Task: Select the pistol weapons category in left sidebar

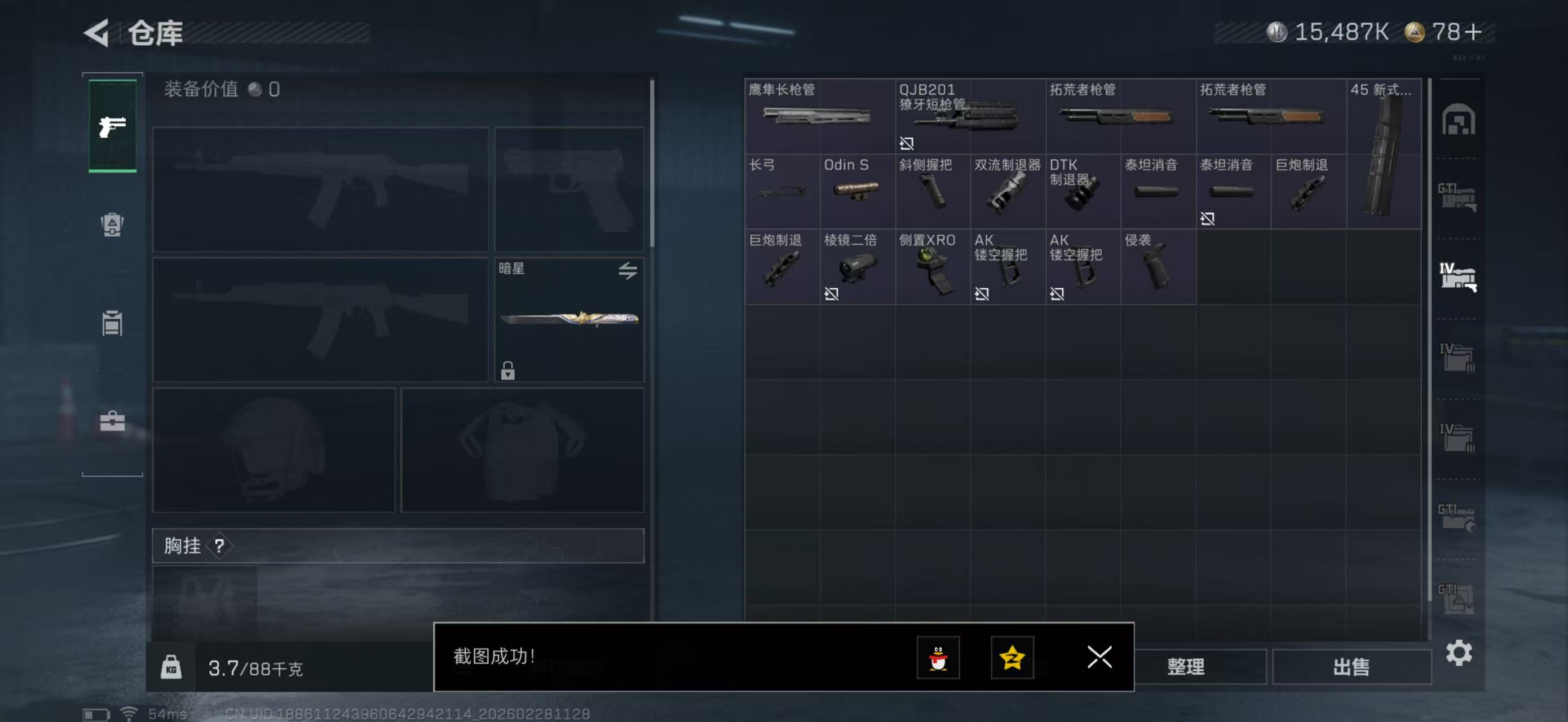Action: (x=112, y=125)
